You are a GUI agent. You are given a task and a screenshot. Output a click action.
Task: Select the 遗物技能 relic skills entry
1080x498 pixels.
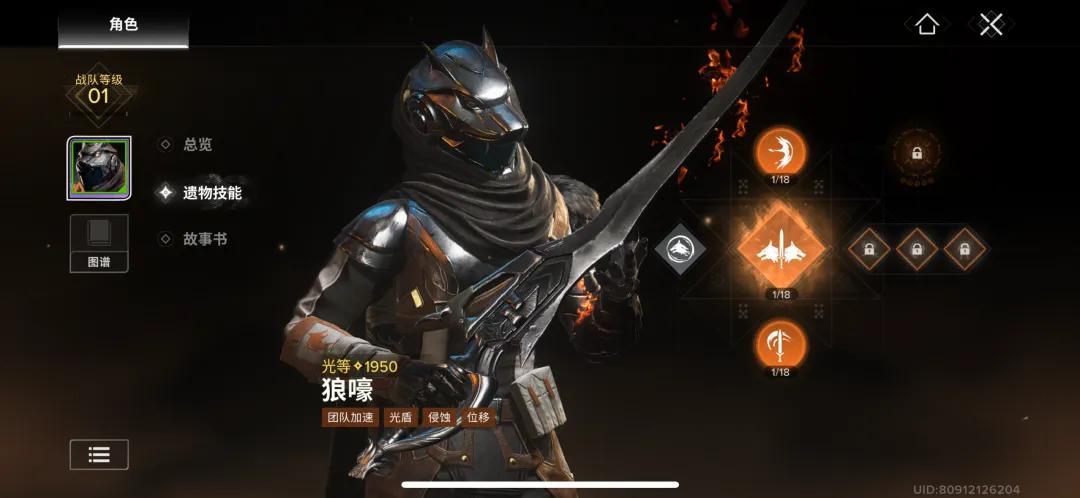coord(211,192)
